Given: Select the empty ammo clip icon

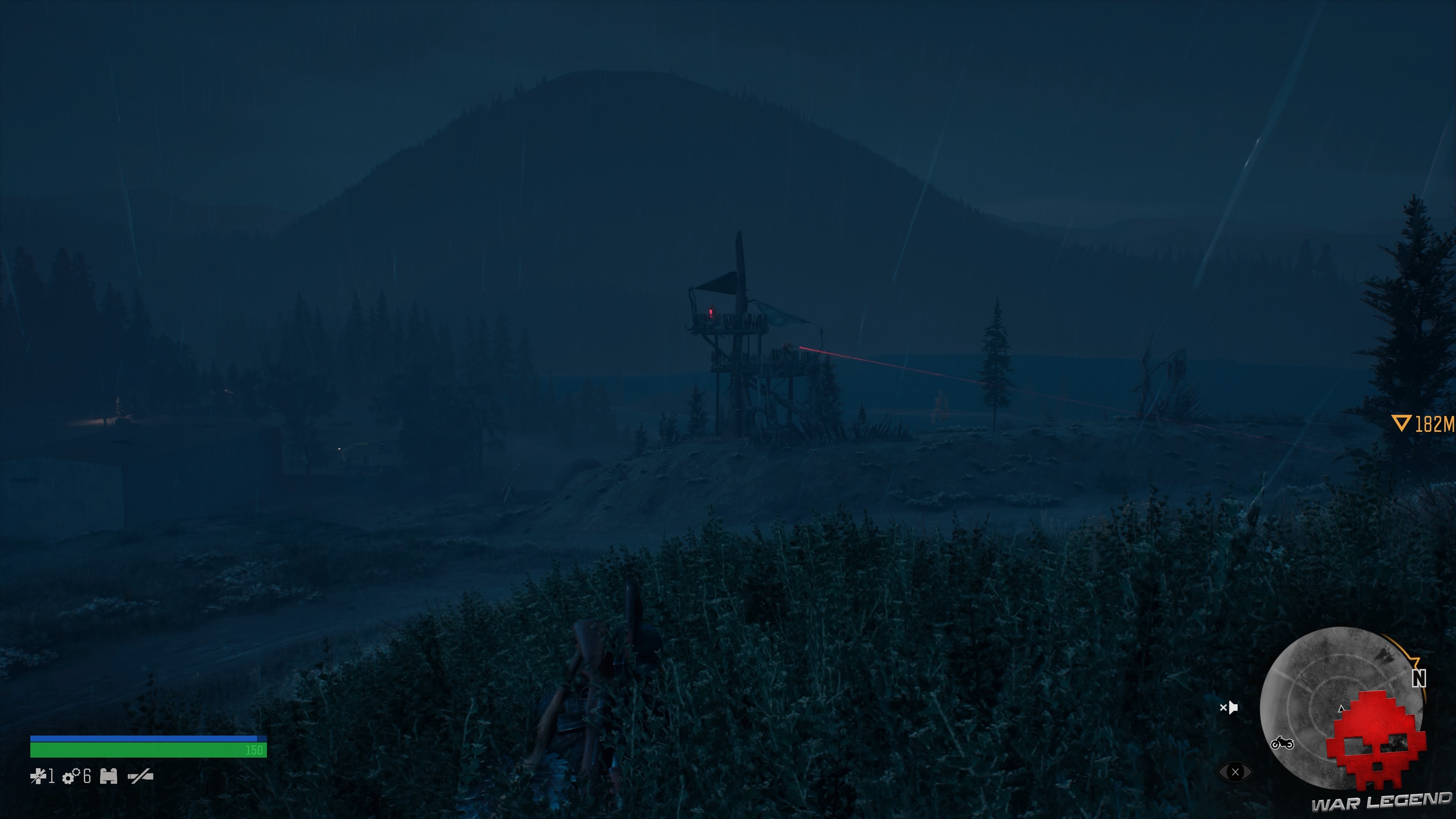Looking at the screenshot, I should (140, 779).
